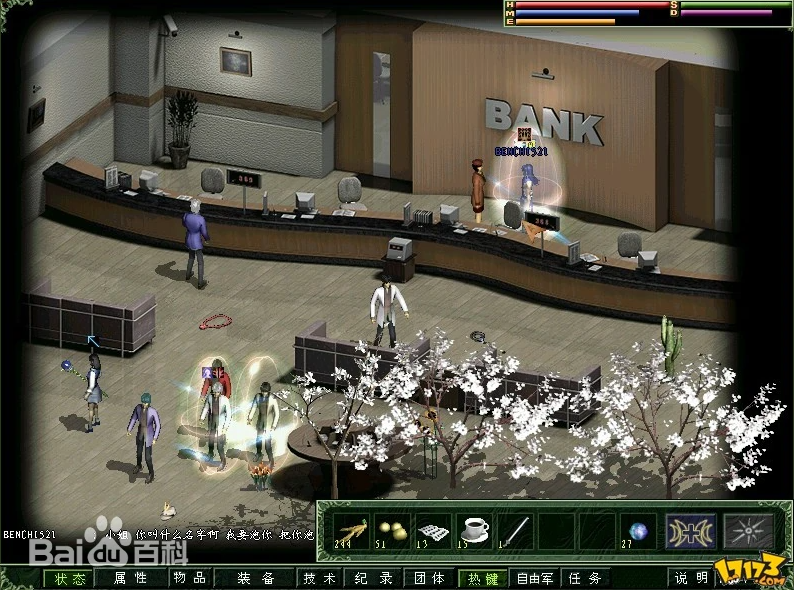The height and width of the screenshot is (590, 794).
Task: Open the 纪录 (Record) menu
Action: [373, 578]
